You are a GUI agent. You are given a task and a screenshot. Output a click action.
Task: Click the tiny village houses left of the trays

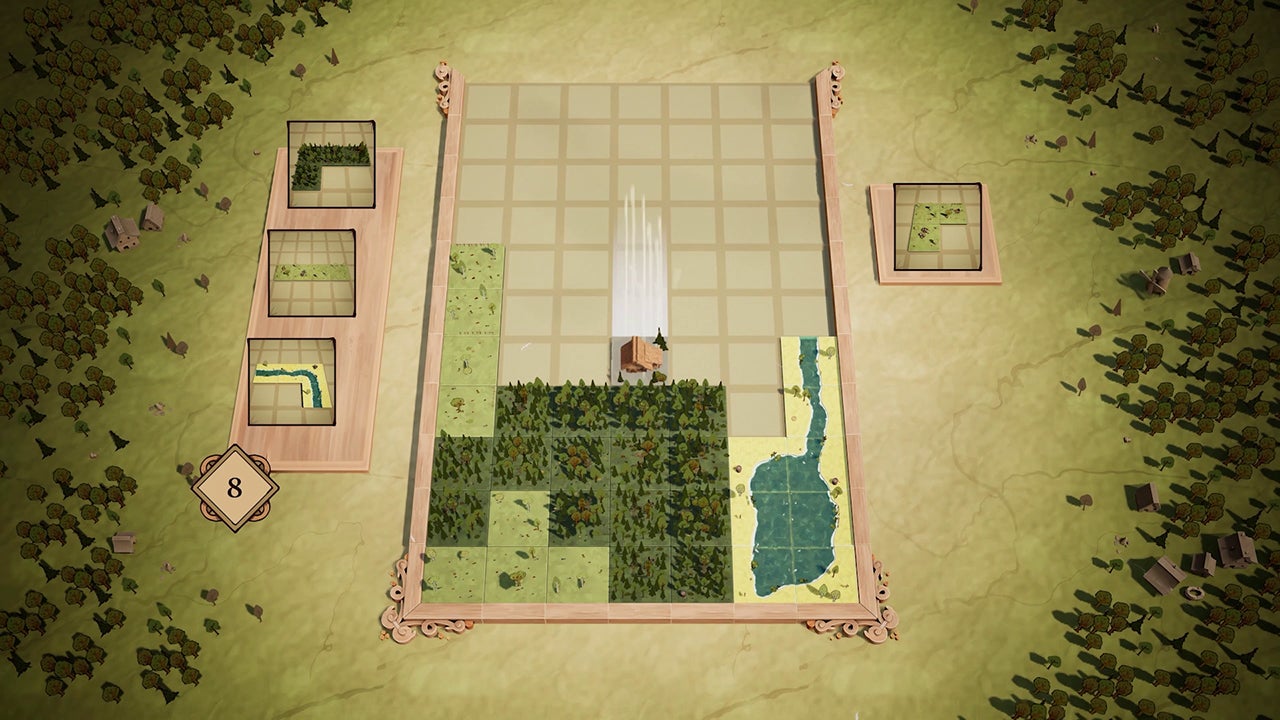tap(127, 232)
